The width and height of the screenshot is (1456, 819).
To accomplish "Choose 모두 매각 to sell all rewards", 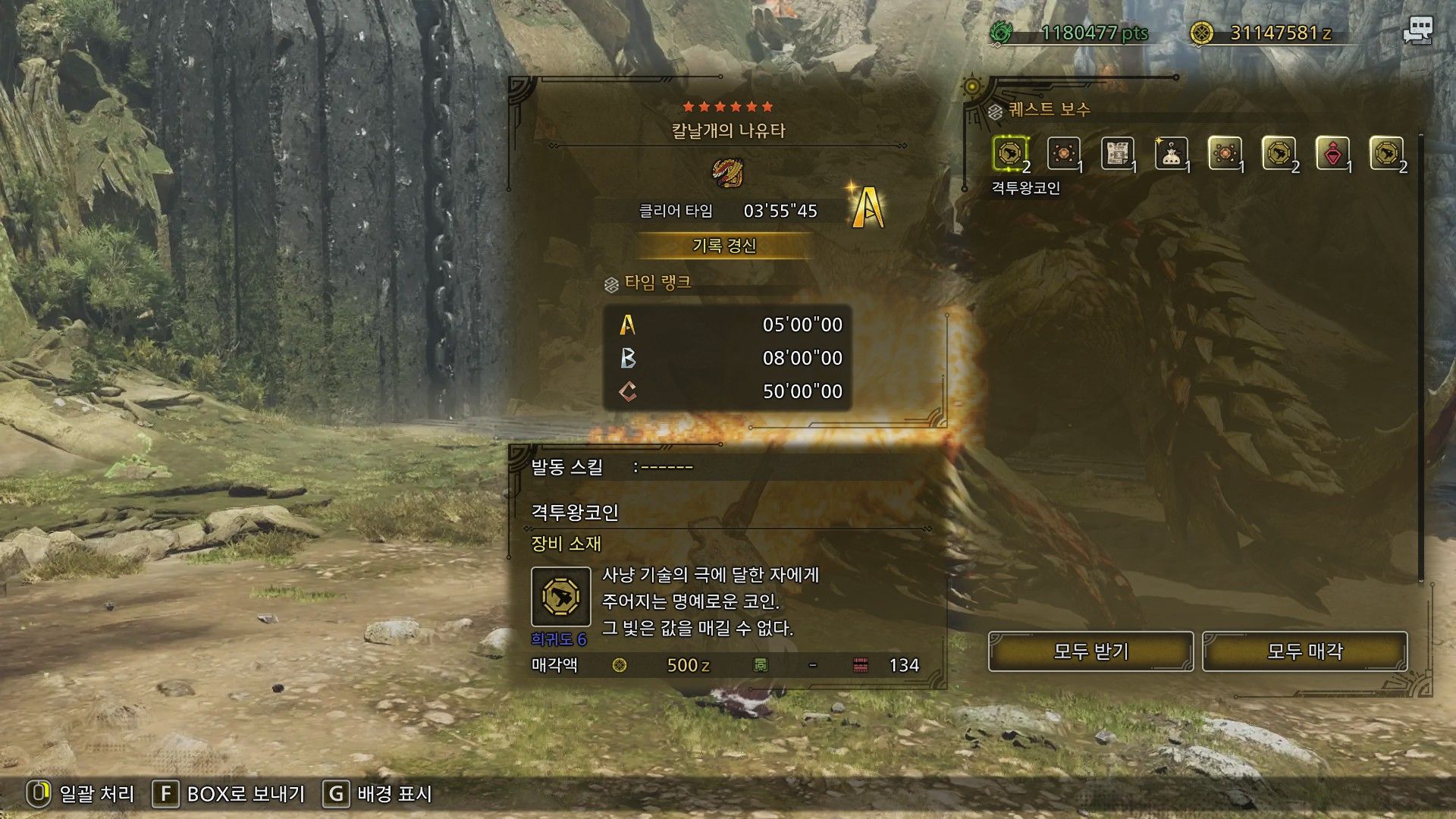I will tap(1304, 651).
